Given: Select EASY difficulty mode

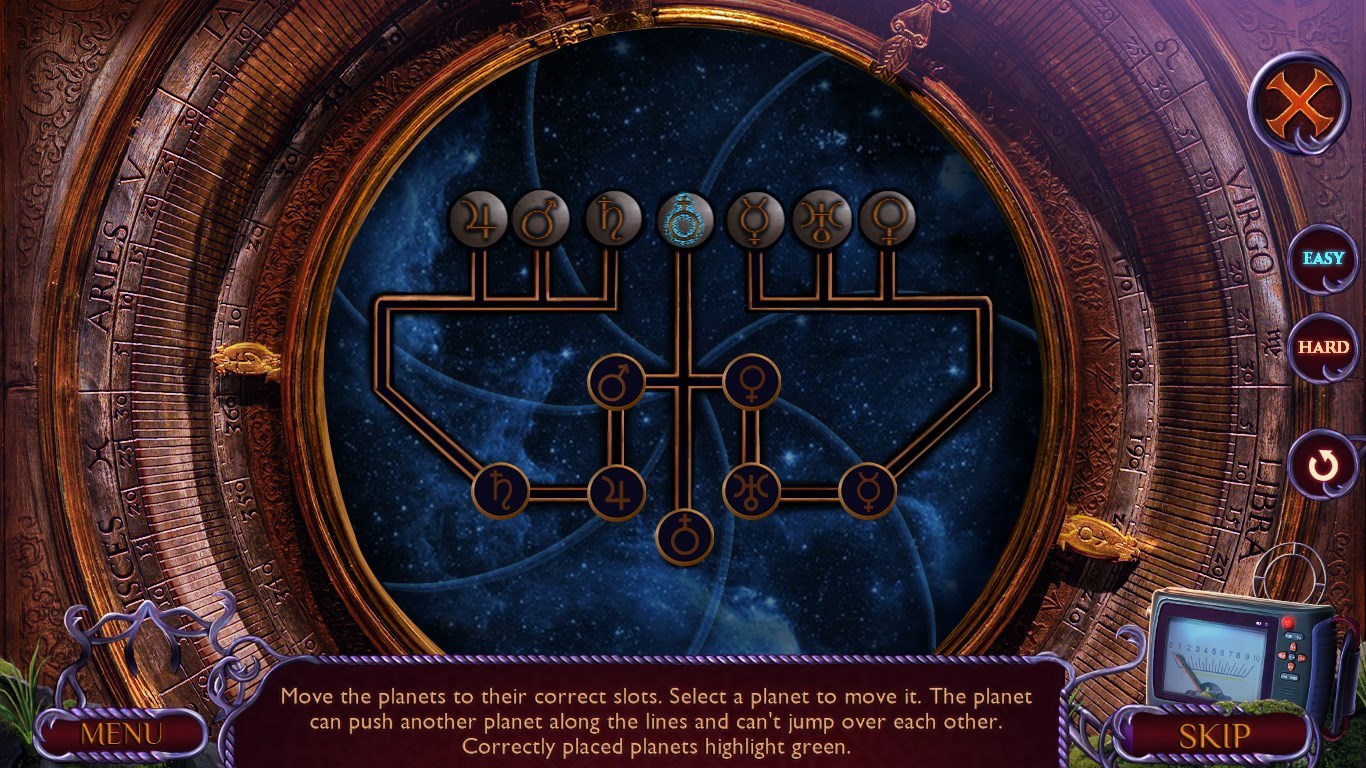Looking at the screenshot, I should pyautogui.click(x=1321, y=258).
